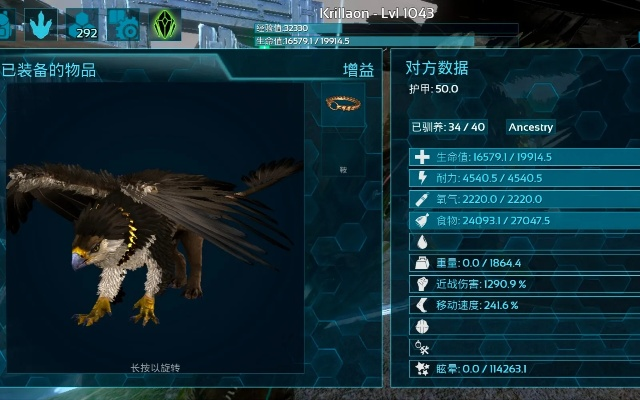This screenshot has height=400, width=640.
Task: Open the hexagon engram tab showing 292
Action: tap(83, 22)
